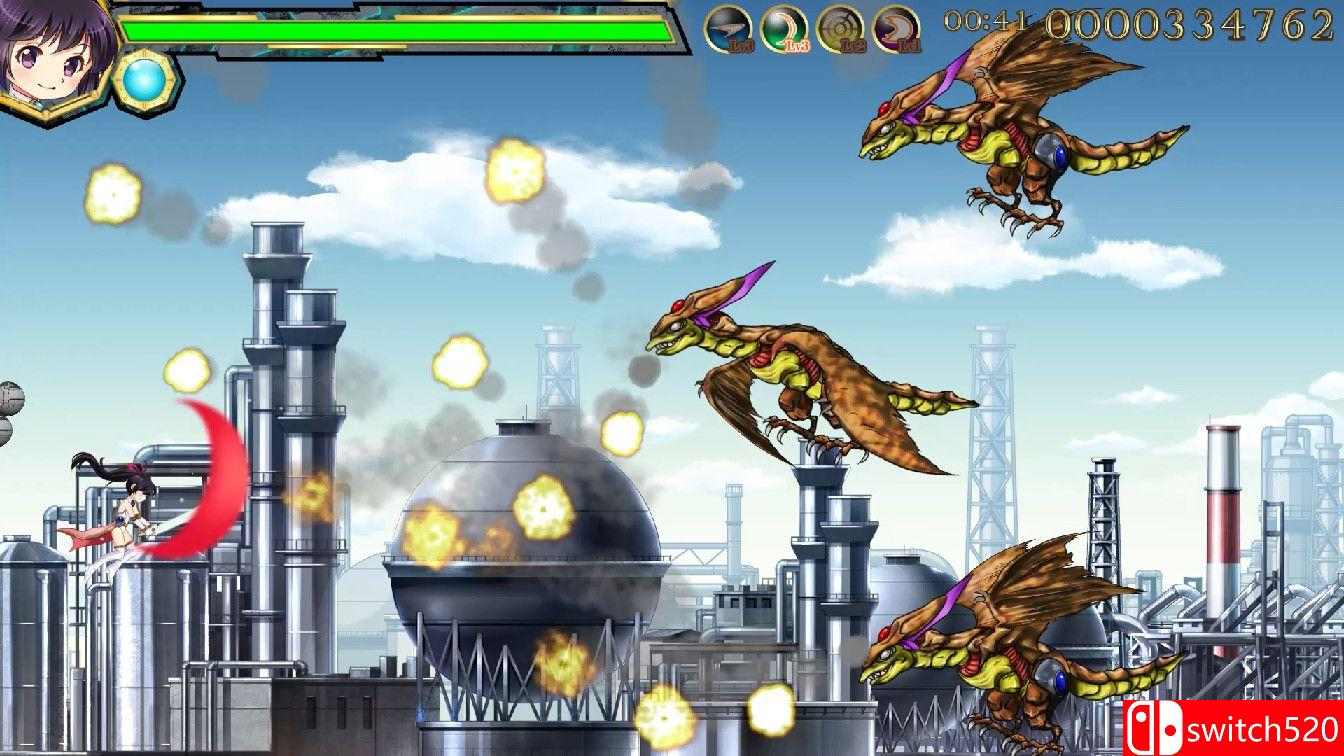Image resolution: width=1344 pixels, height=756 pixels.
Task: Select the yellow spiral weapon icon at Lv2
Action: pyautogui.click(x=840, y=26)
